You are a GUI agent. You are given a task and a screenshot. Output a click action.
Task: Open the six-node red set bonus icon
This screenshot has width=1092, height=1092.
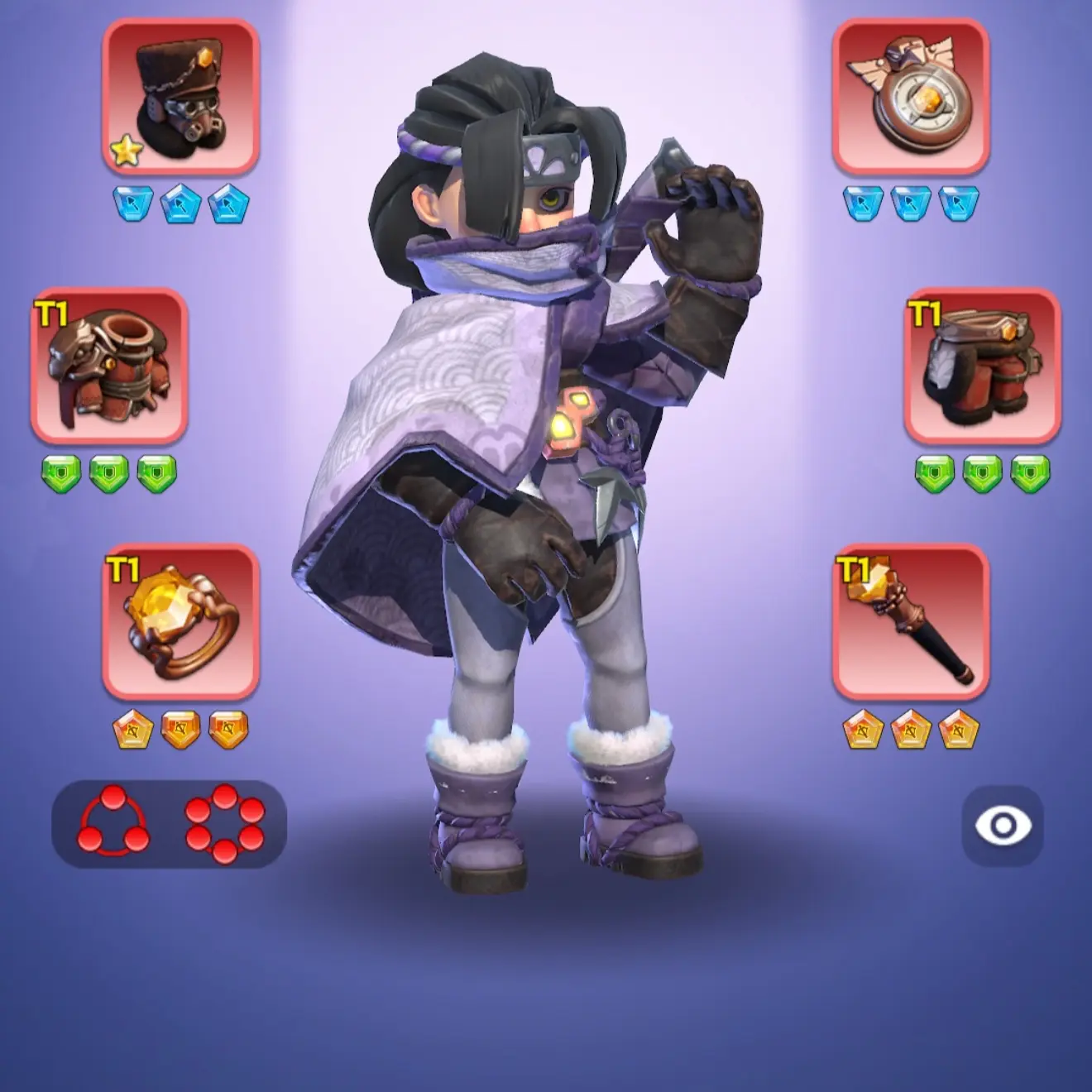coord(225,824)
